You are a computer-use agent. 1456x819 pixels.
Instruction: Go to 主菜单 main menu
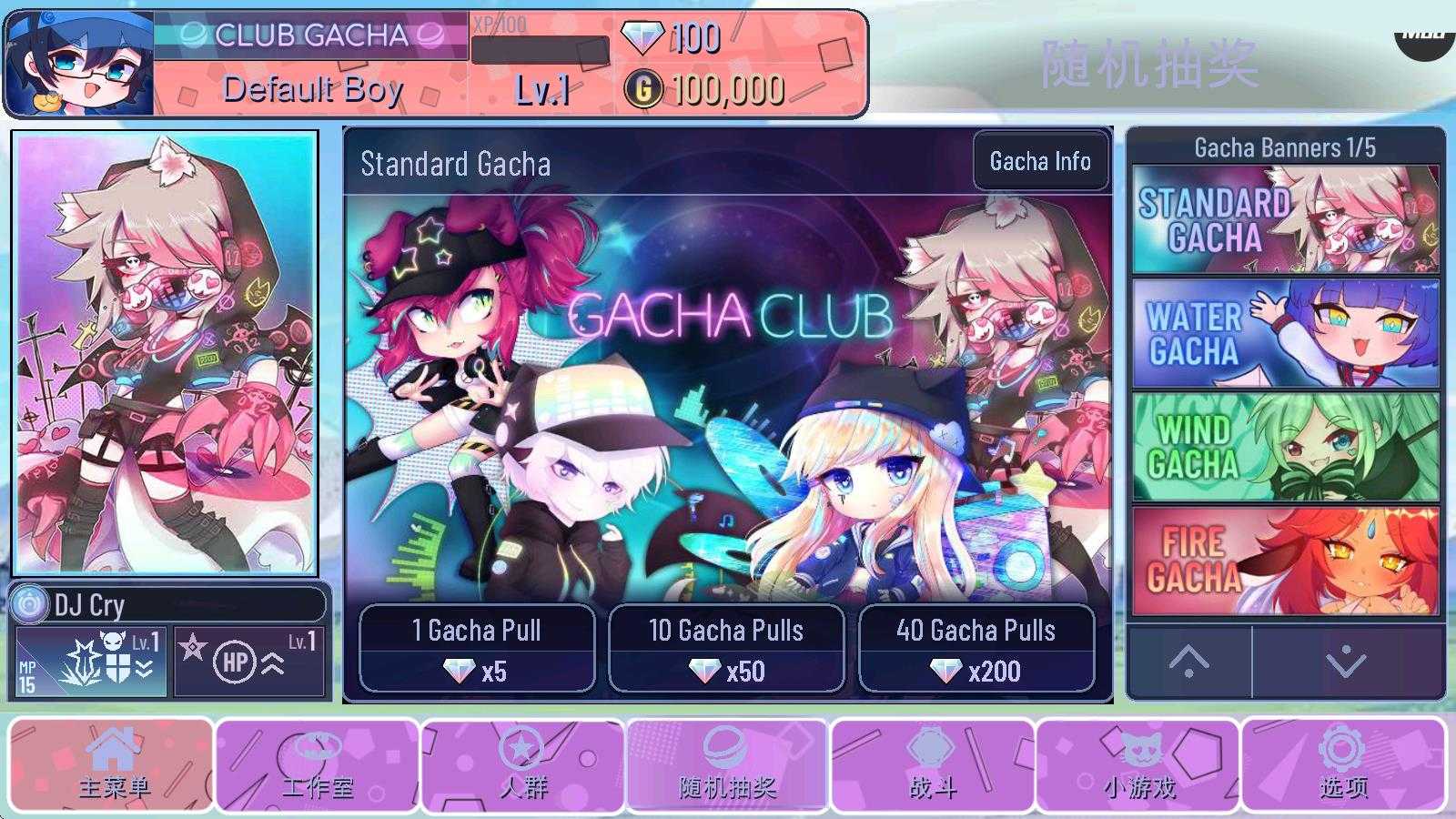pyautogui.click(x=113, y=764)
